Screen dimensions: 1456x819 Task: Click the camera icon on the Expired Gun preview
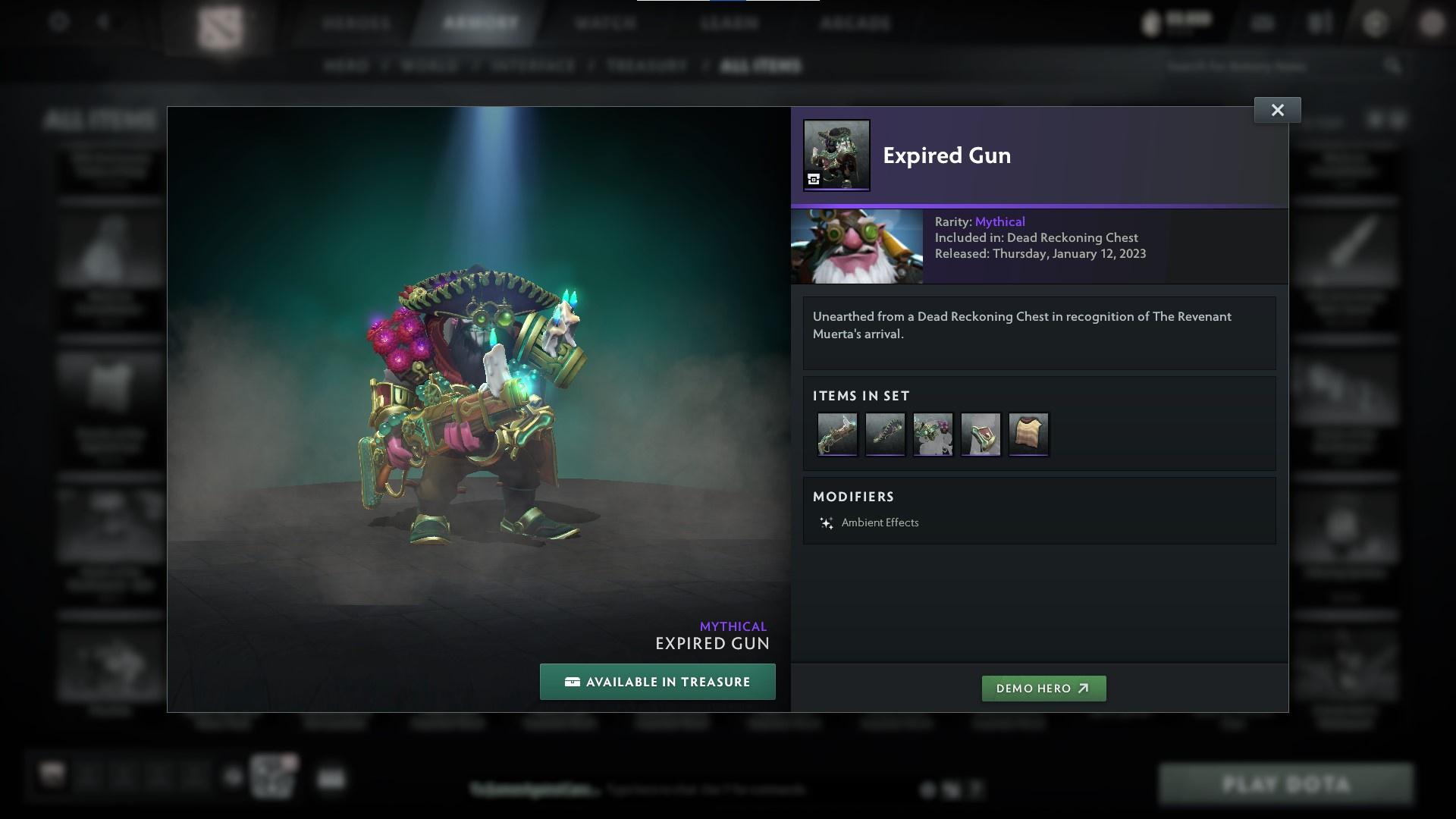(813, 180)
